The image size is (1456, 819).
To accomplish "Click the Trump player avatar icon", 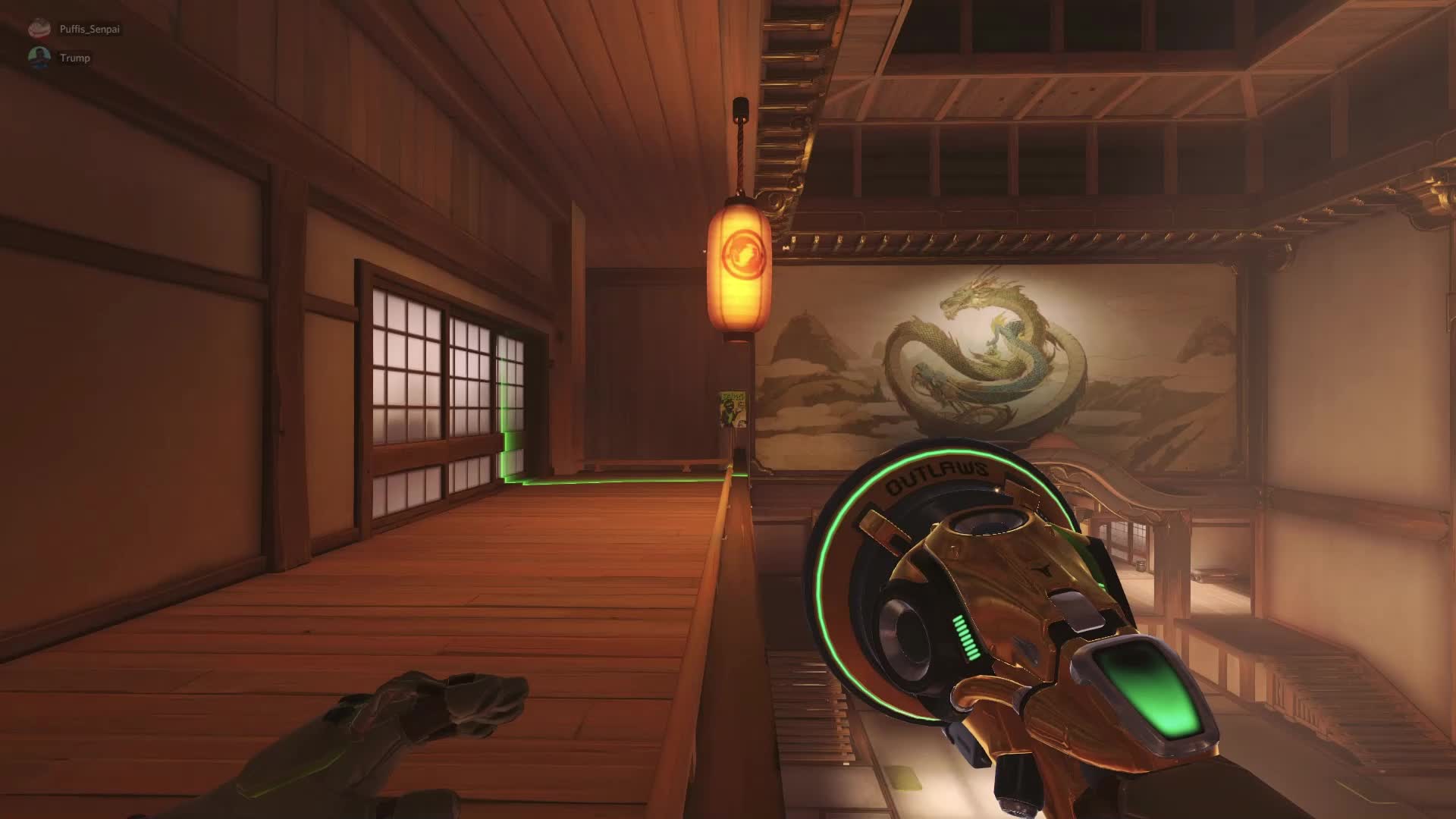I will point(39,57).
